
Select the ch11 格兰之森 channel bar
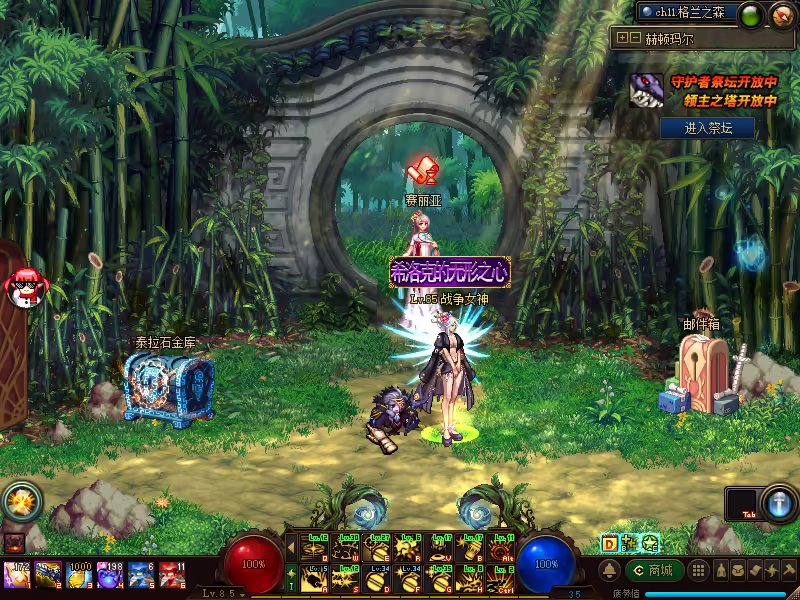(688, 12)
